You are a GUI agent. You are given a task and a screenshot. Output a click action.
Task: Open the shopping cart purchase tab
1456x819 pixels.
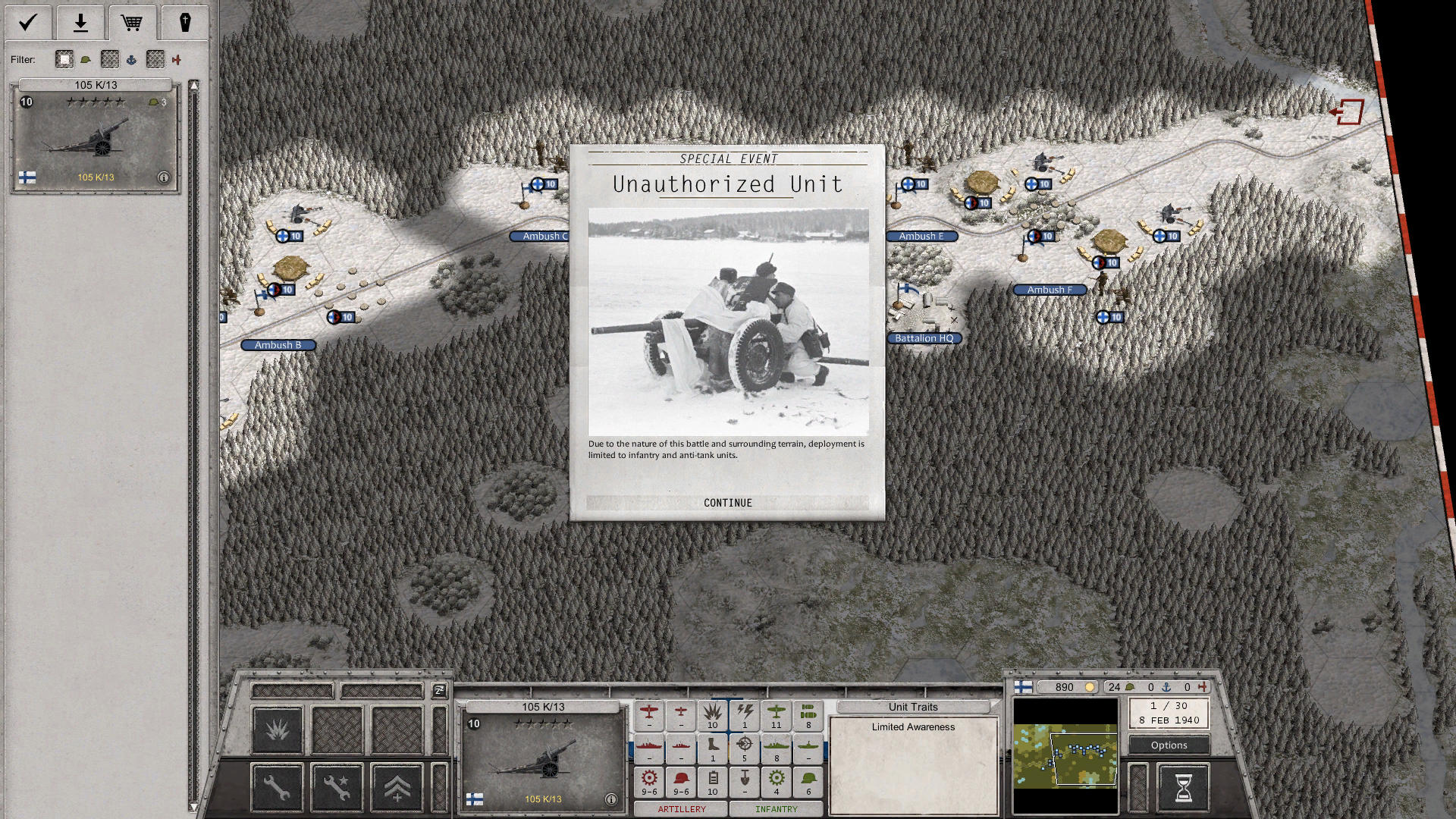[x=133, y=23]
